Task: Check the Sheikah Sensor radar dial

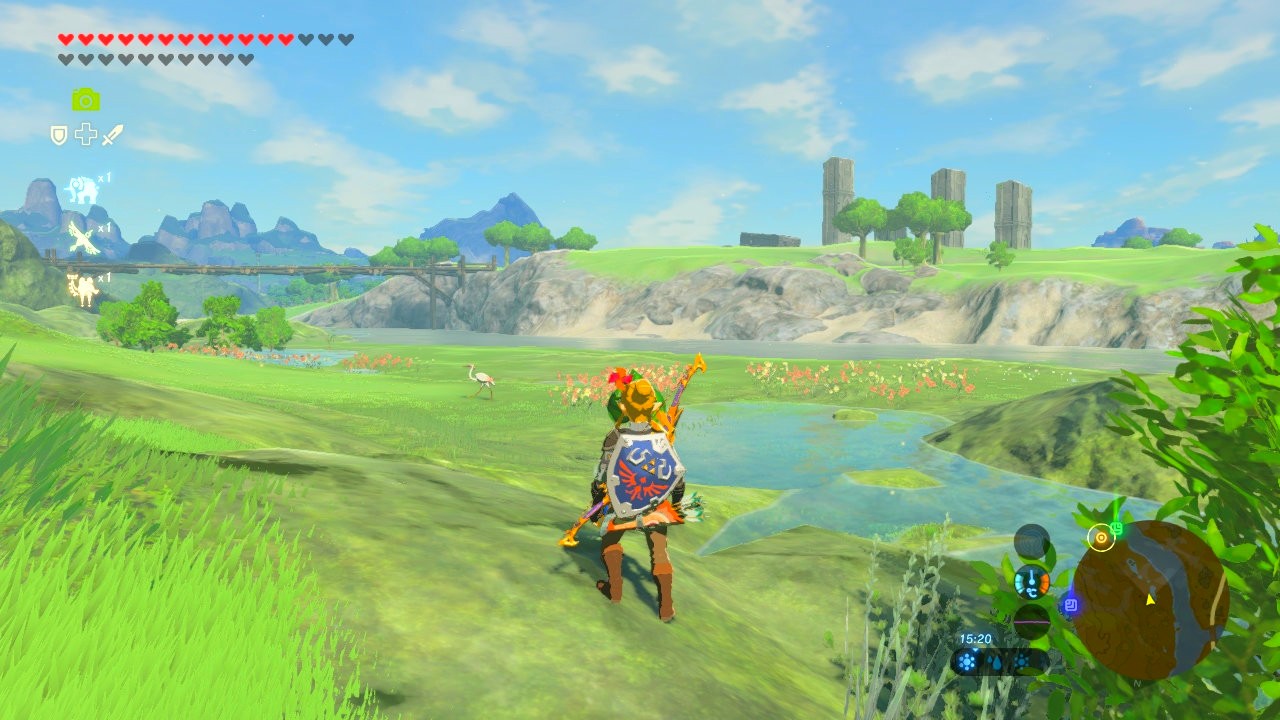Action: click(x=1032, y=541)
